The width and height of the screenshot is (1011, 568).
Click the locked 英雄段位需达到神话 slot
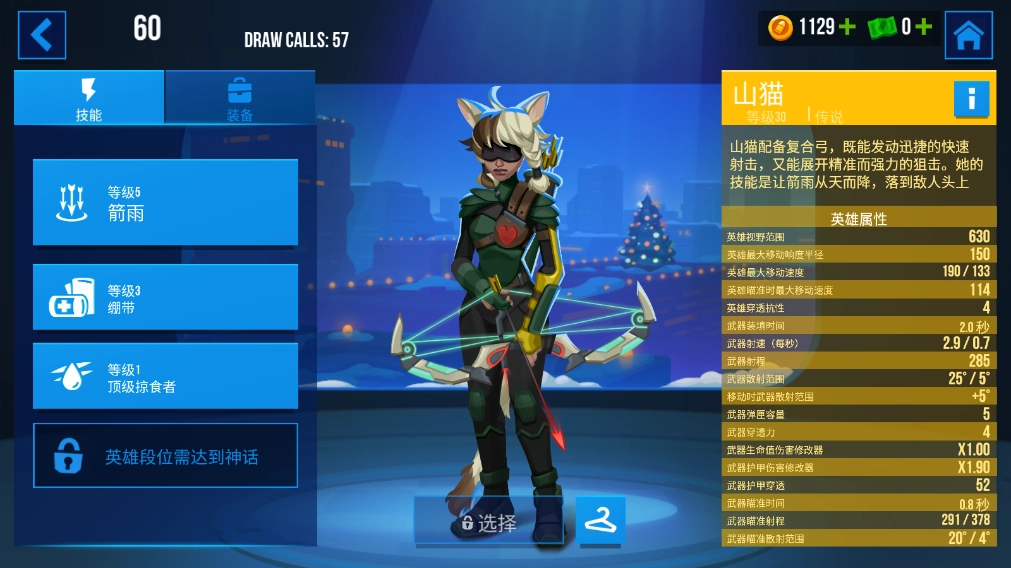click(165, 456)
